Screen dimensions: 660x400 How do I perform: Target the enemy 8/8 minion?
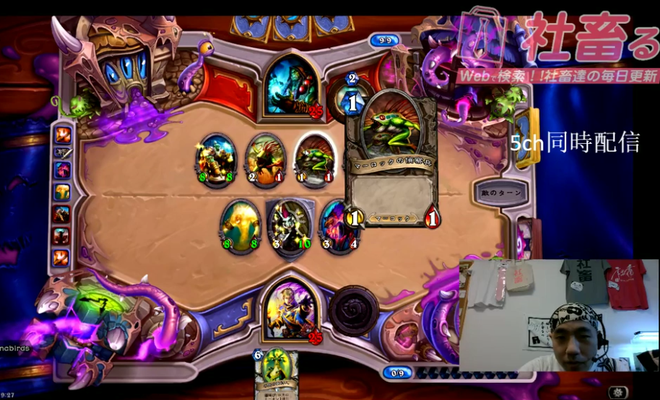[216, 158]
